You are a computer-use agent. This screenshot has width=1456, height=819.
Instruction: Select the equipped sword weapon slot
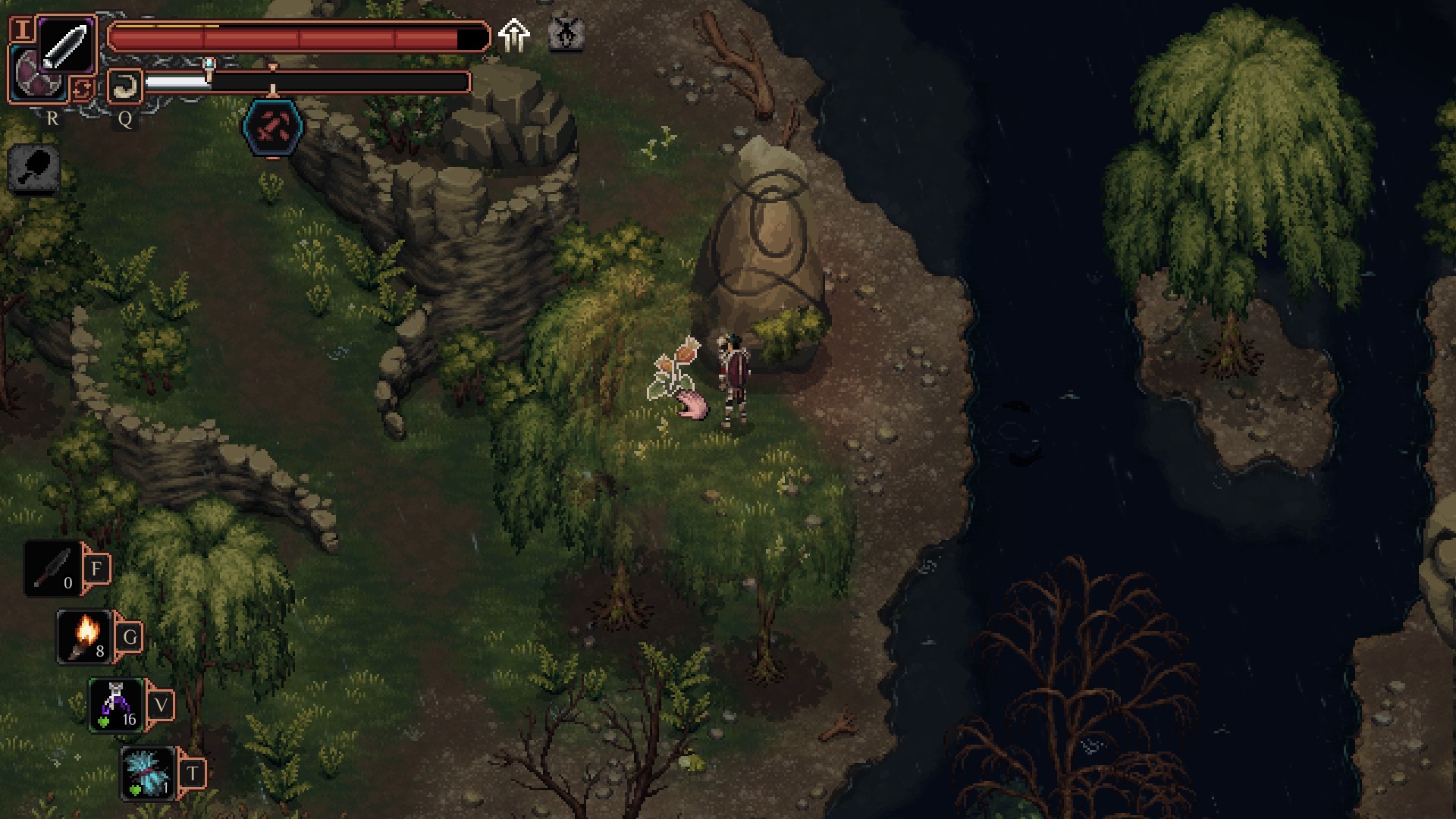[66, 45]
